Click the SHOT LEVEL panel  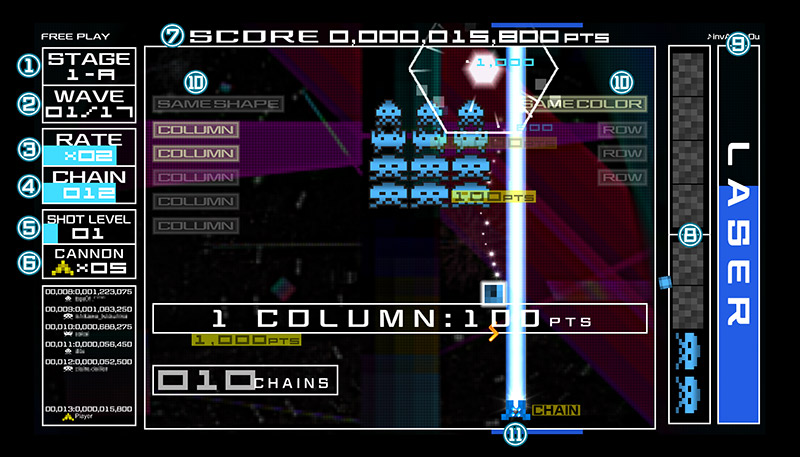pyautogui.click(x=89, y=226)
